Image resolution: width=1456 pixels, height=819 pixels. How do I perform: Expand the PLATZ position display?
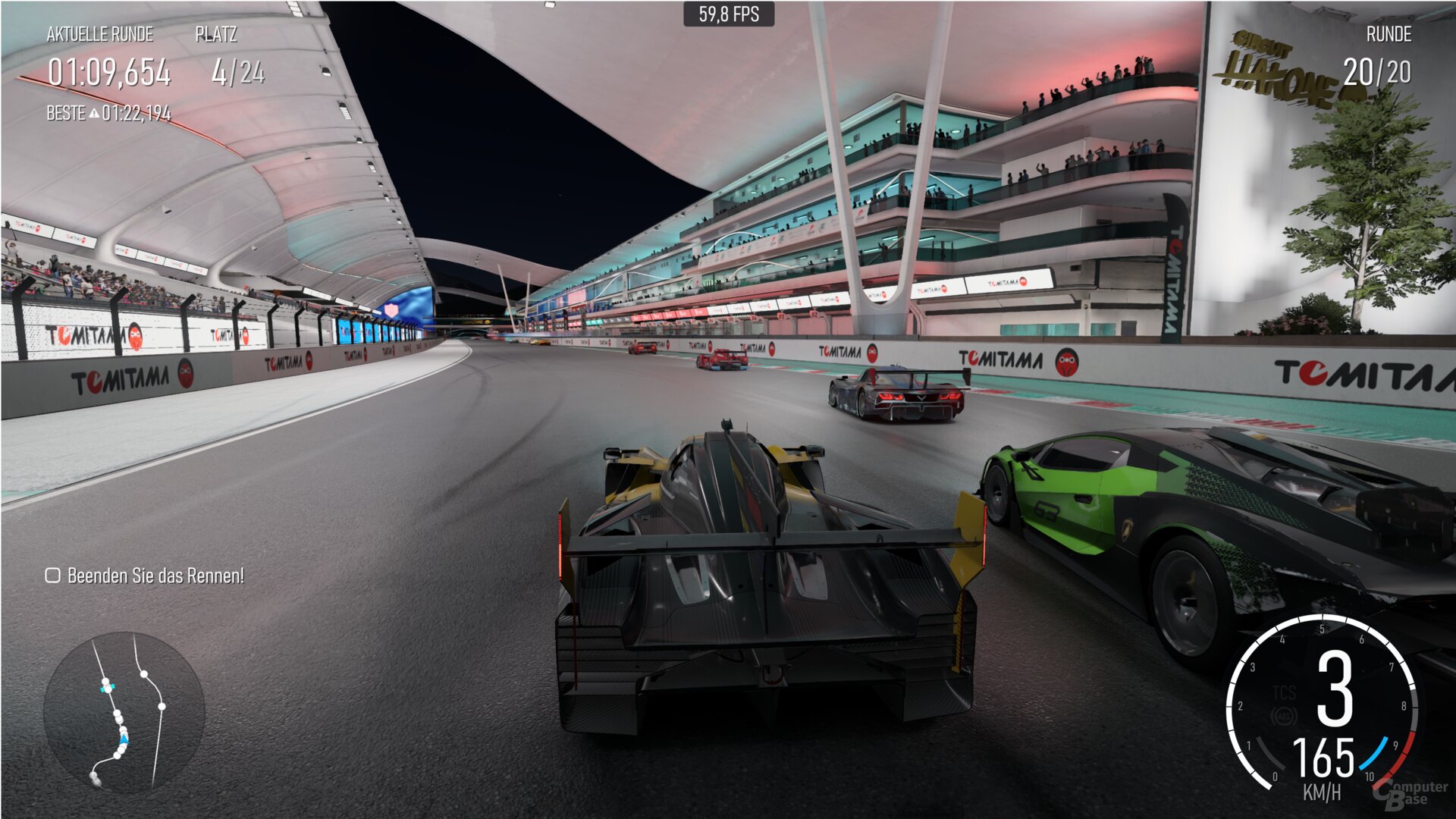(x=215, y=34)
